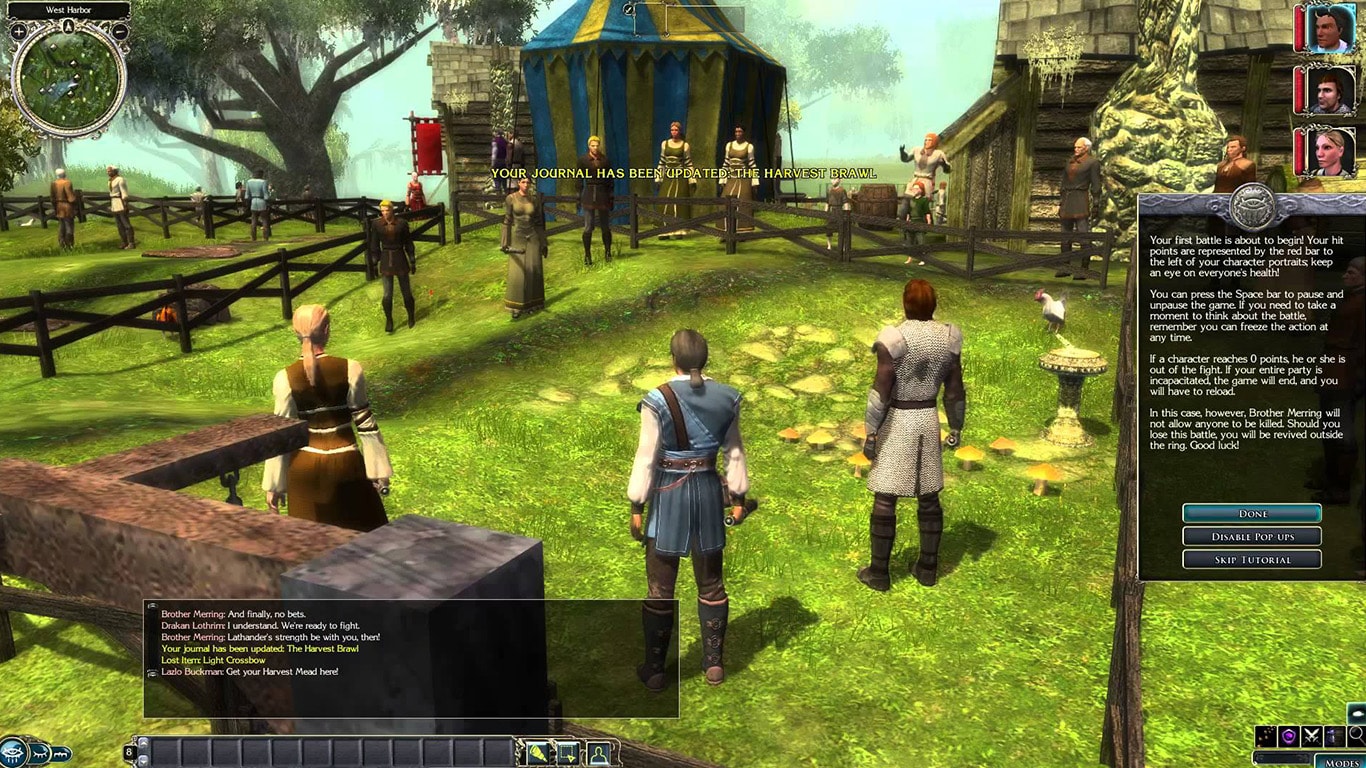Select the stealth mode icon in the corner
The width and height of the screenshot is (1366, 768).
pyautogui.click(x=1334, y=736)
